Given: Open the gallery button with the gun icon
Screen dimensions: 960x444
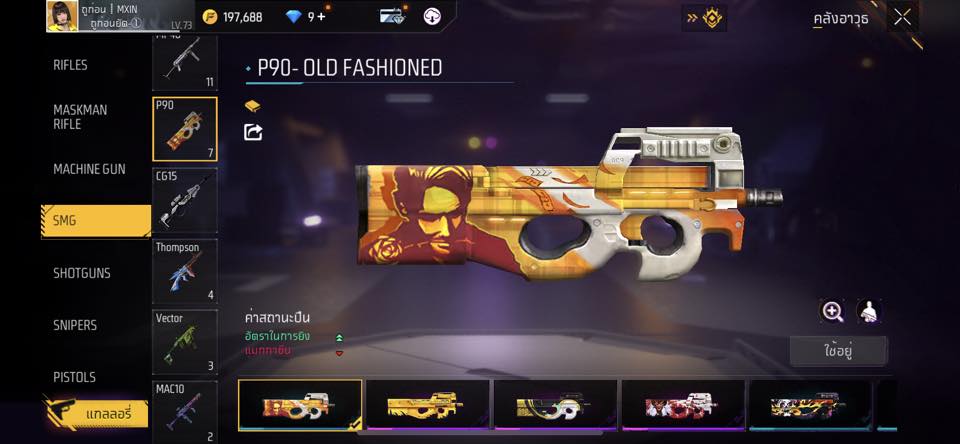Looking at the screenshot, I should 96,412.
